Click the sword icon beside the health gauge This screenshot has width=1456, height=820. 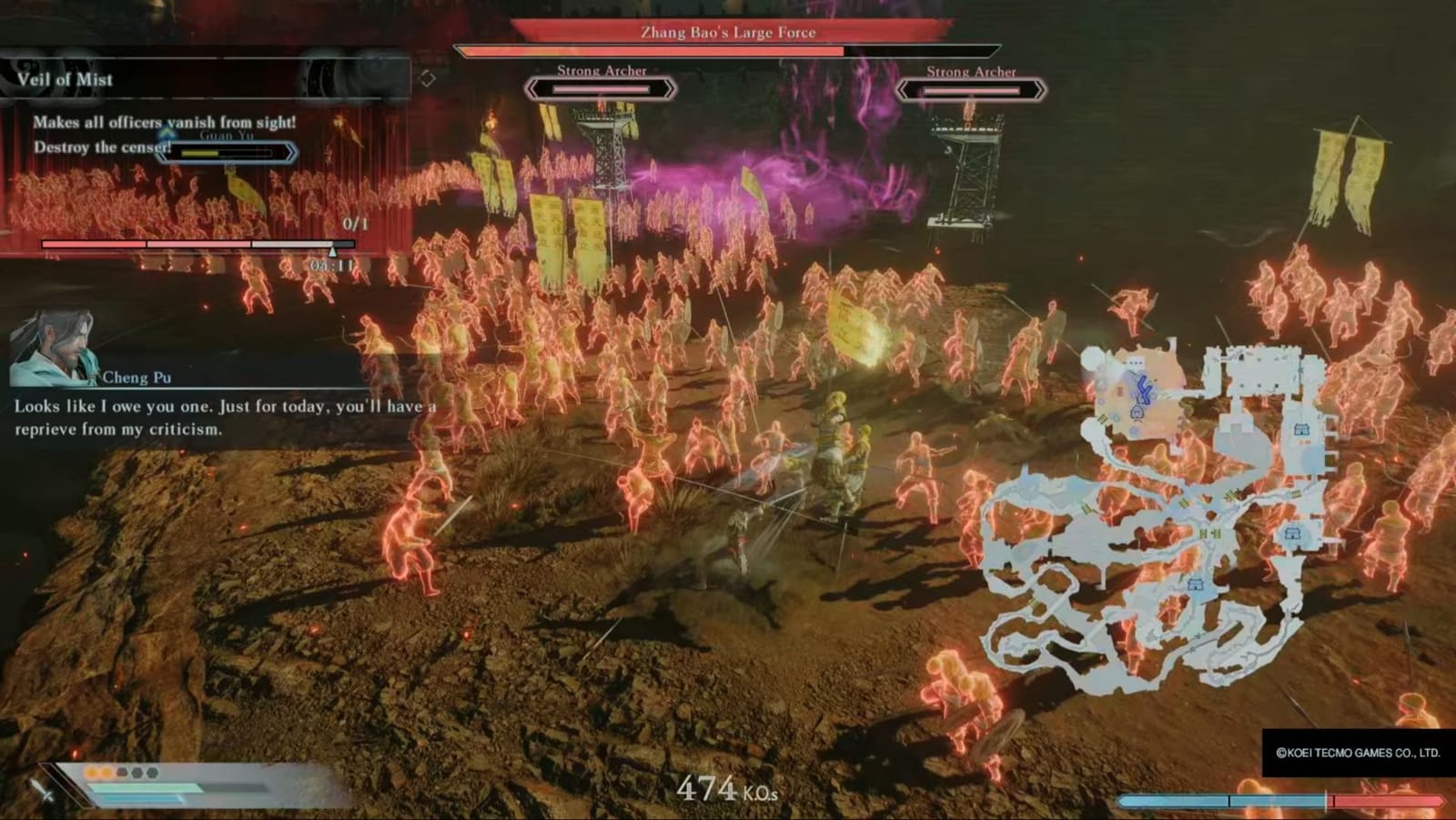43,791
